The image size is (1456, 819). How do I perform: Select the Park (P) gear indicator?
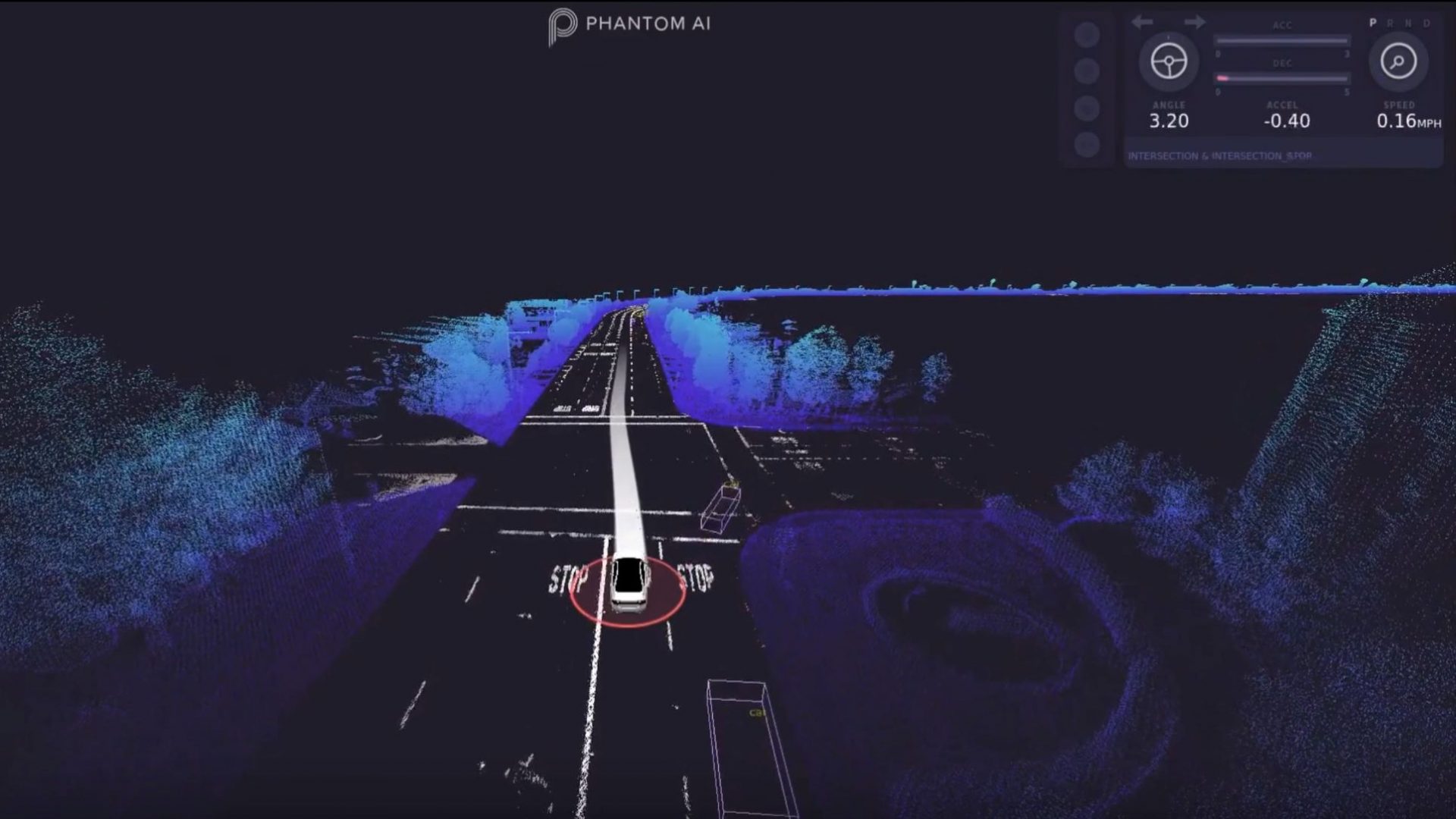click(1373, 23)
